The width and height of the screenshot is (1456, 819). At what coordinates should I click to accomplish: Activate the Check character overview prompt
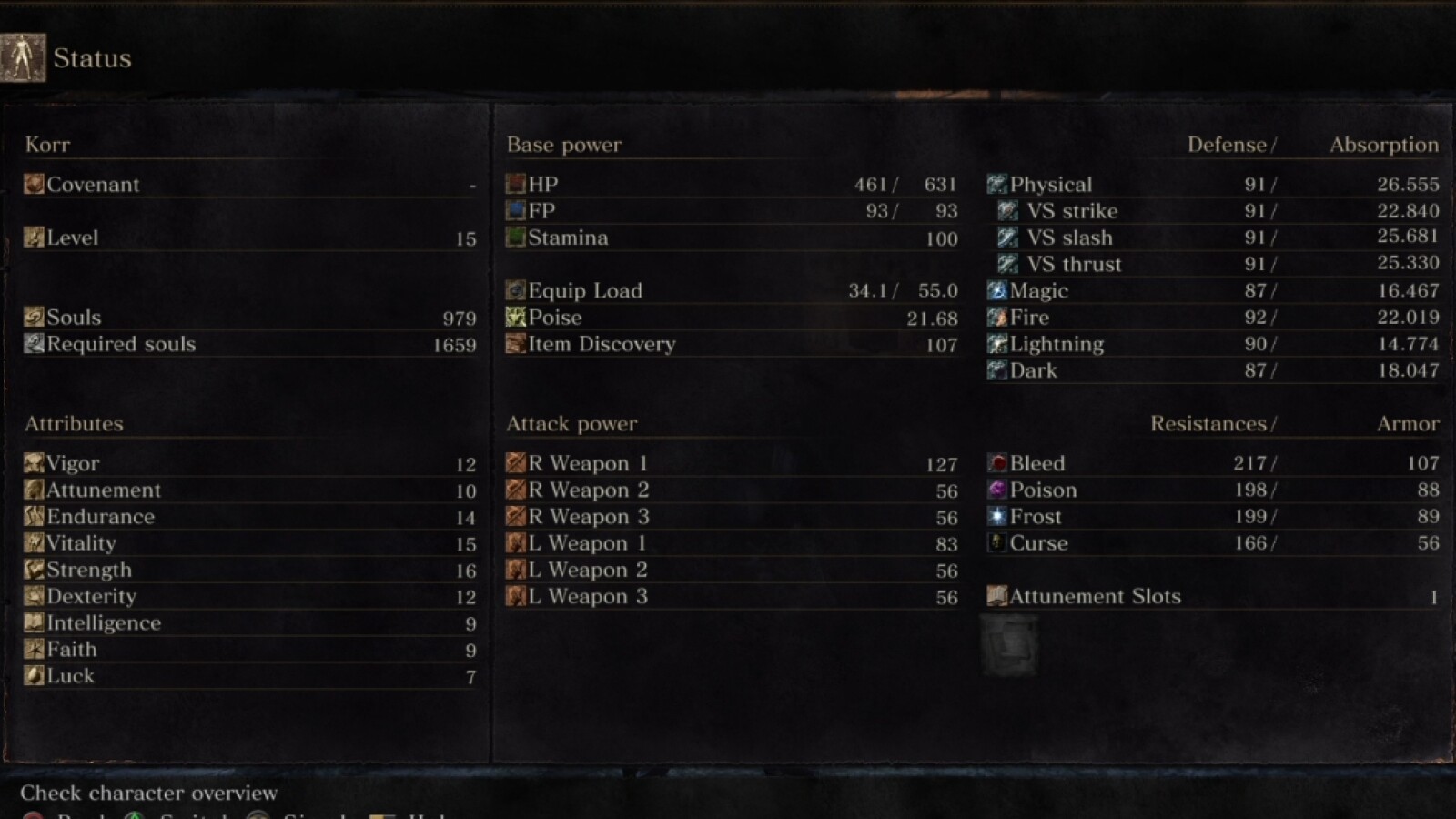pos(148,793)
